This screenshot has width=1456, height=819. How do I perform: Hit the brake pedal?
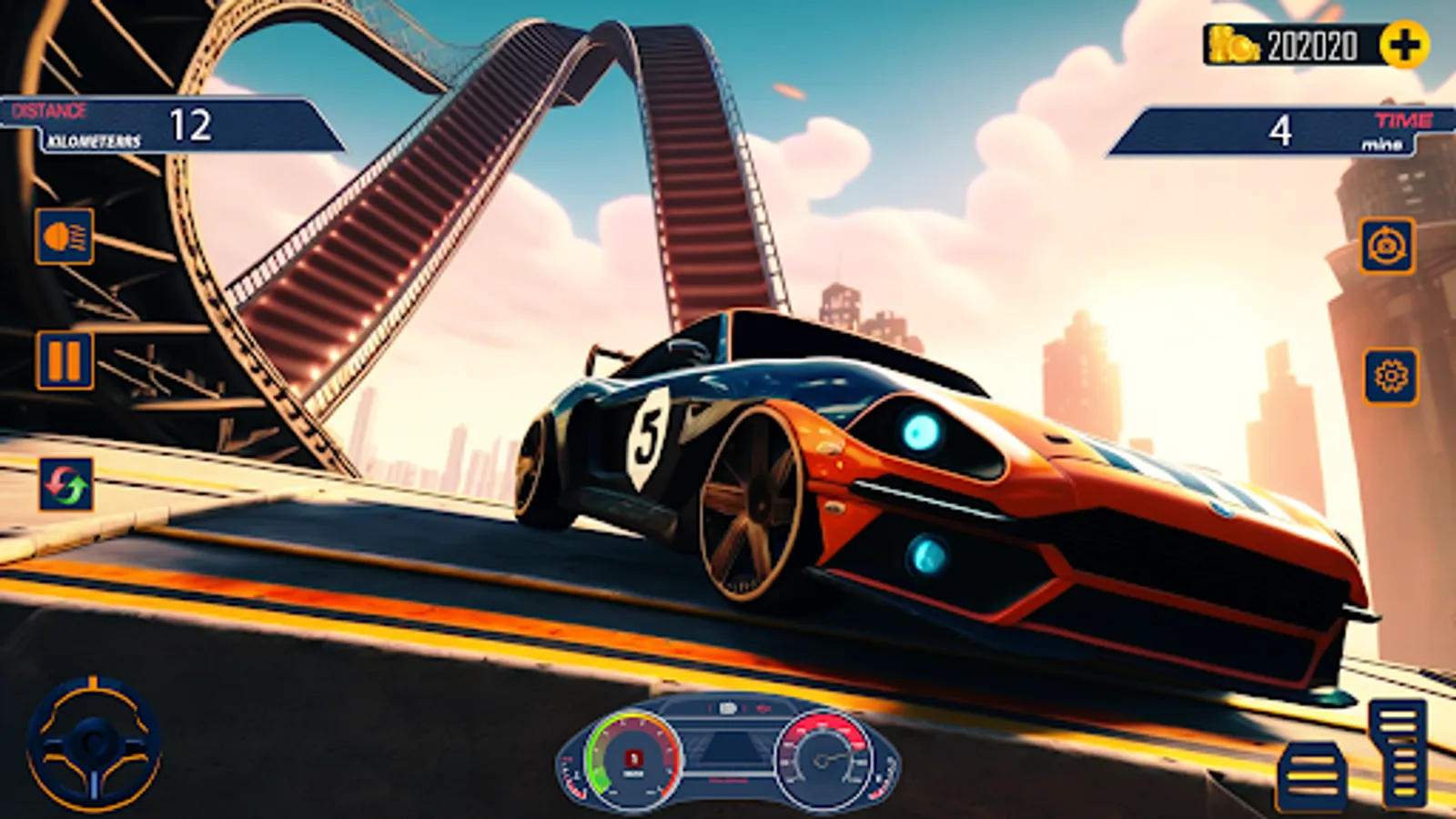[x=1311, y=776]
